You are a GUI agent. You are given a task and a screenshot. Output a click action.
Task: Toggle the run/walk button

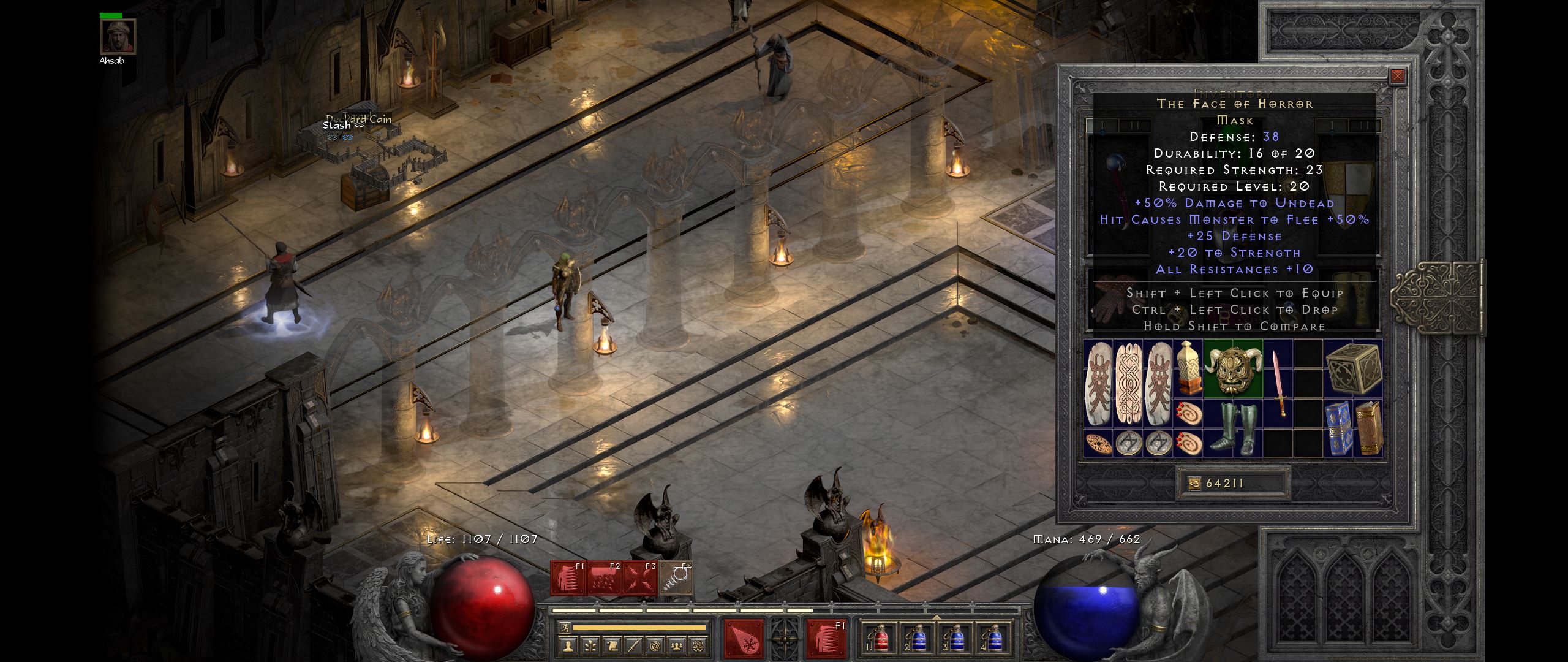pyautogui.click(x=565, y=628)
